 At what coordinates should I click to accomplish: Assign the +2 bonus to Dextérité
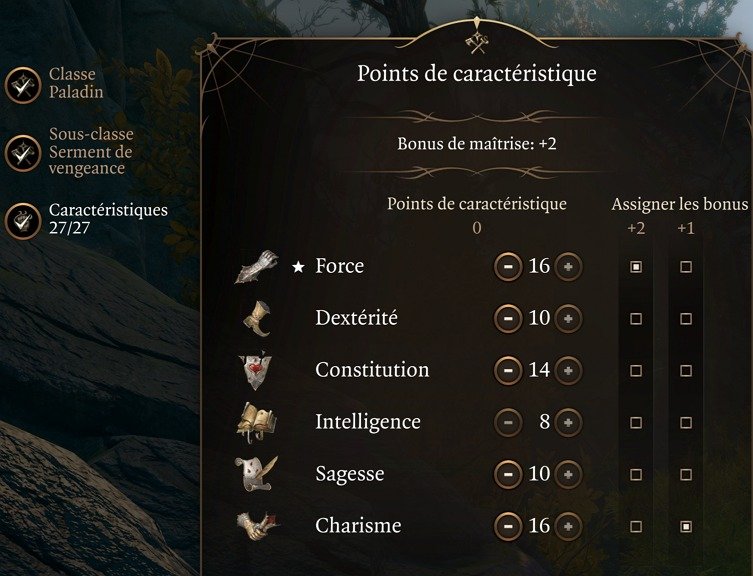coord(636,319)
